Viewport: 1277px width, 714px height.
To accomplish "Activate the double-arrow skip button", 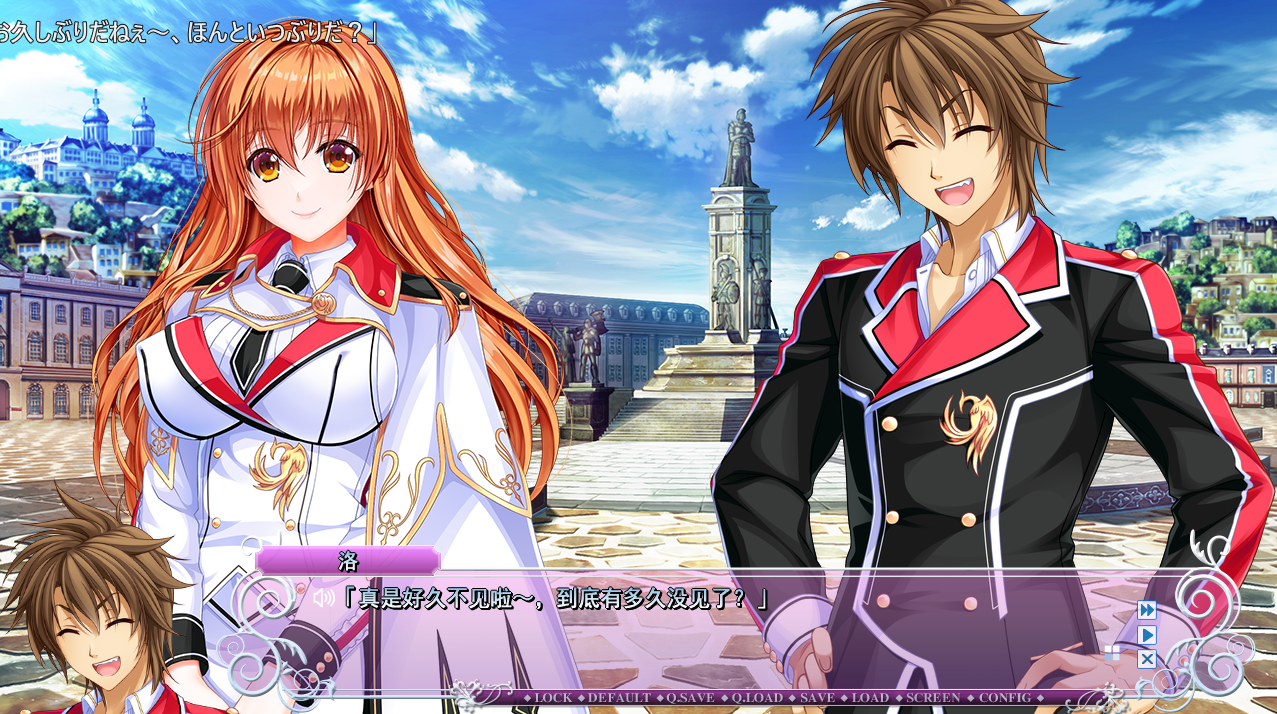I will tap(1147, 609).
